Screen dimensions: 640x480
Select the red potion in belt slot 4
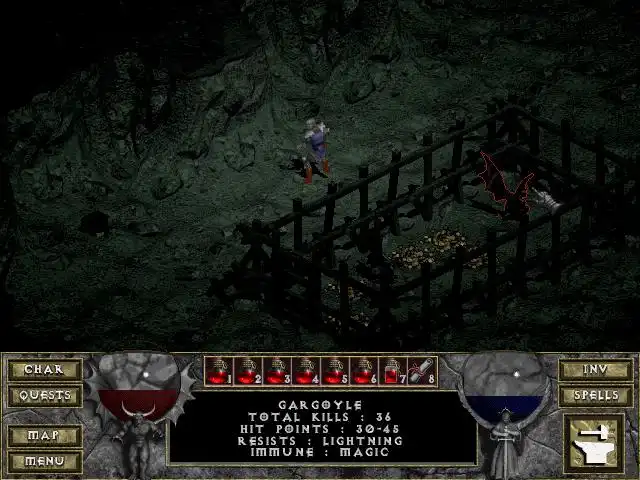point(307,372)
